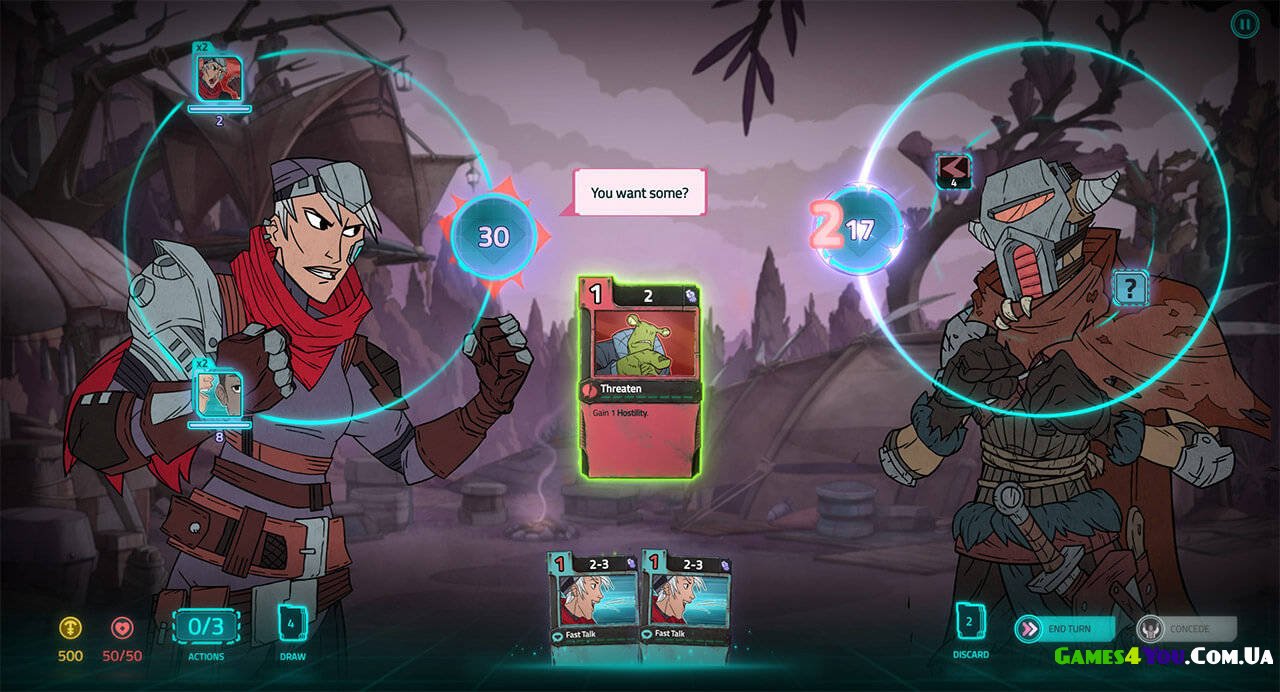Click the gold shills currency icon
Image resolution: width=1280 pixels, height=692 pixels.
coord(70,628)
